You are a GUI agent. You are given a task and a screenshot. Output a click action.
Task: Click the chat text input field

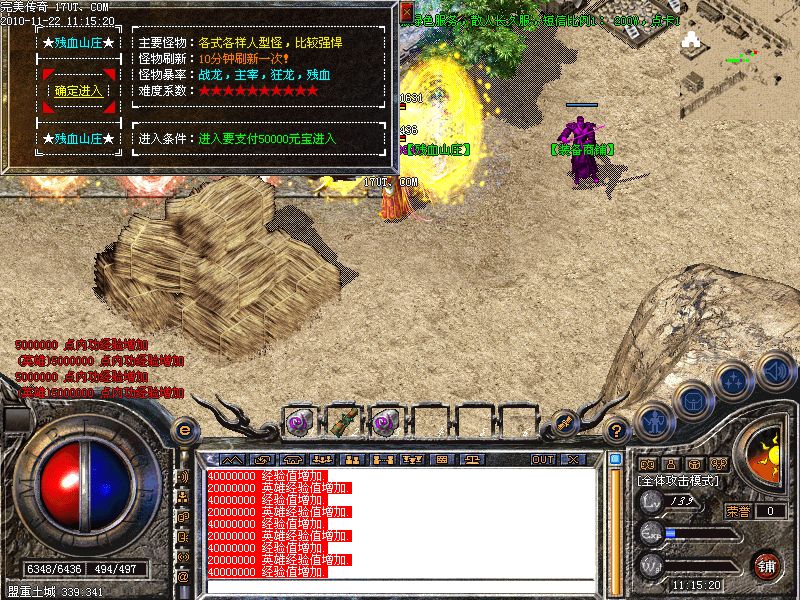[x=400, y=586]
